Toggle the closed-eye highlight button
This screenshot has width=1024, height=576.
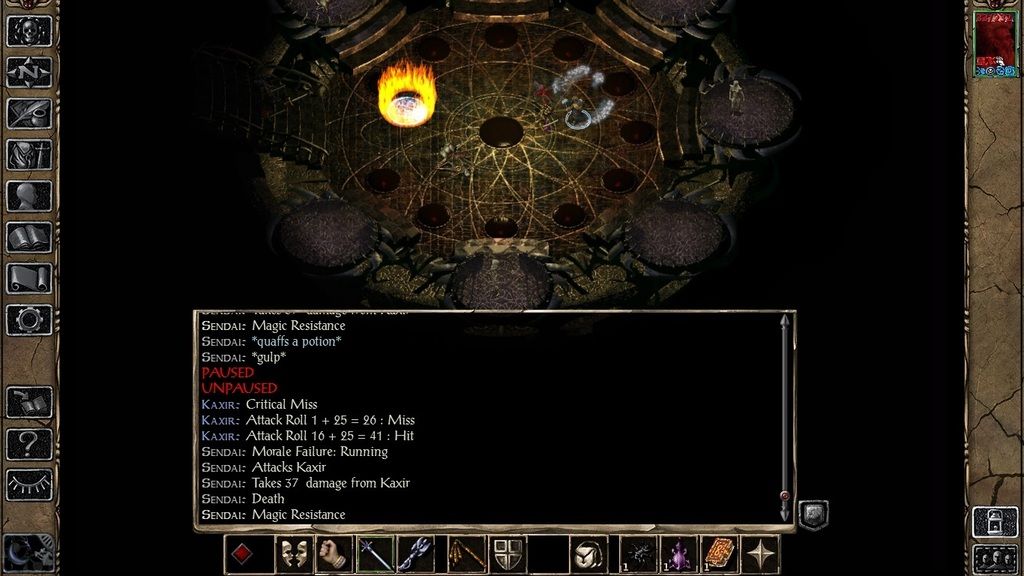click(29, 484)
